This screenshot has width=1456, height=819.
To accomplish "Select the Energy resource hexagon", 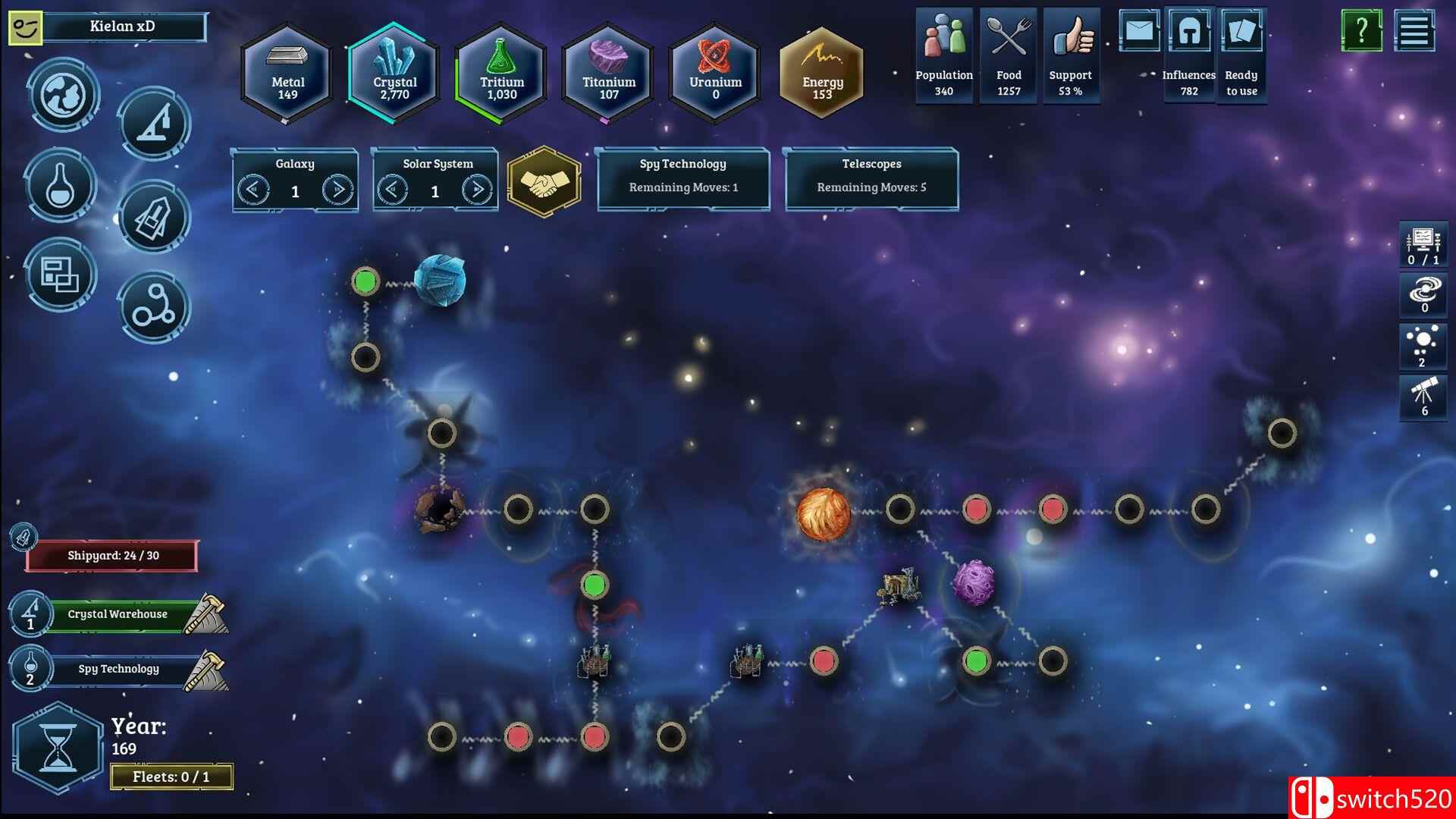I will (x=821, y=72).
